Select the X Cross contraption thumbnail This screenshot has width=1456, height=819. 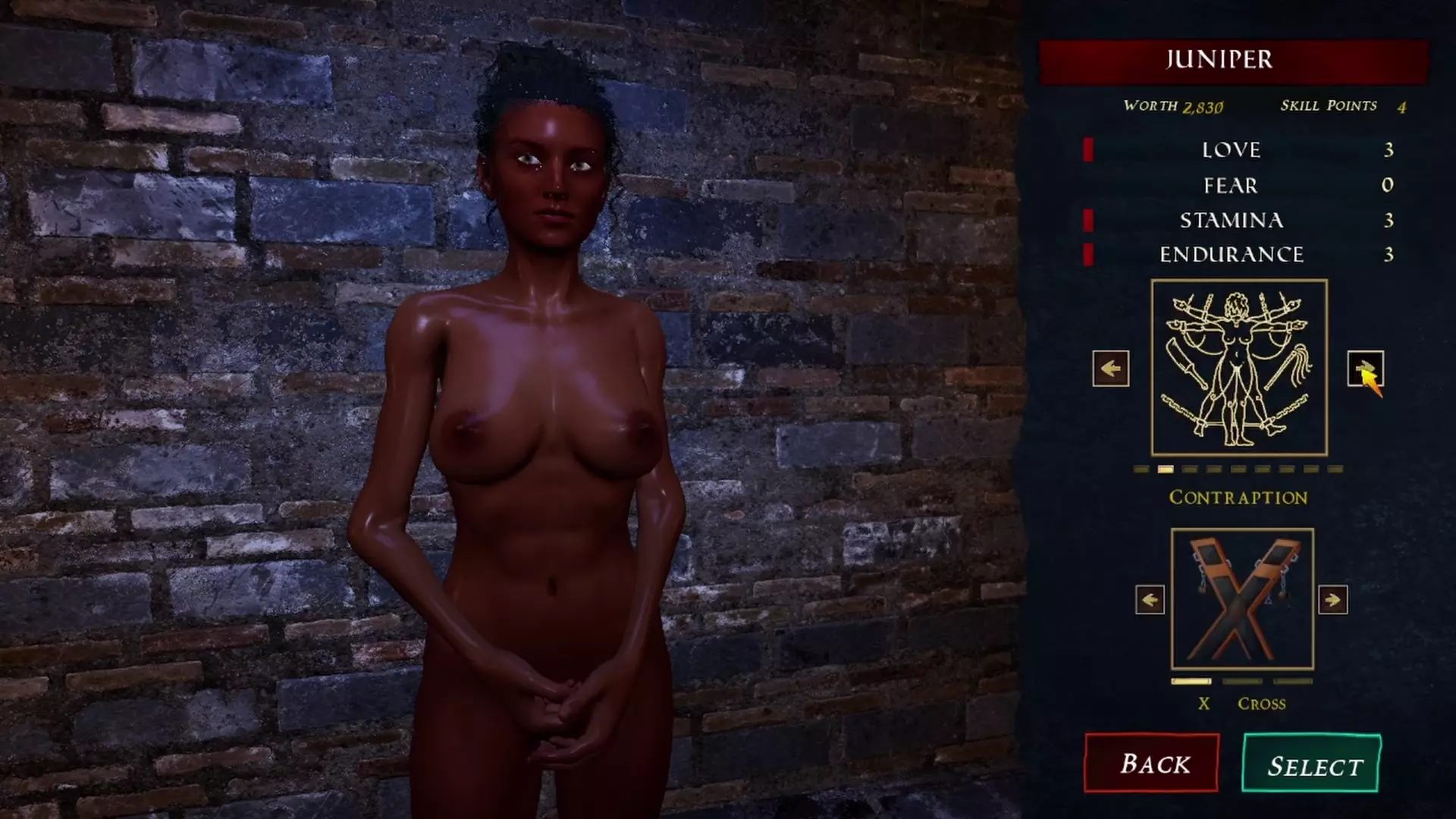point(1242,599)
